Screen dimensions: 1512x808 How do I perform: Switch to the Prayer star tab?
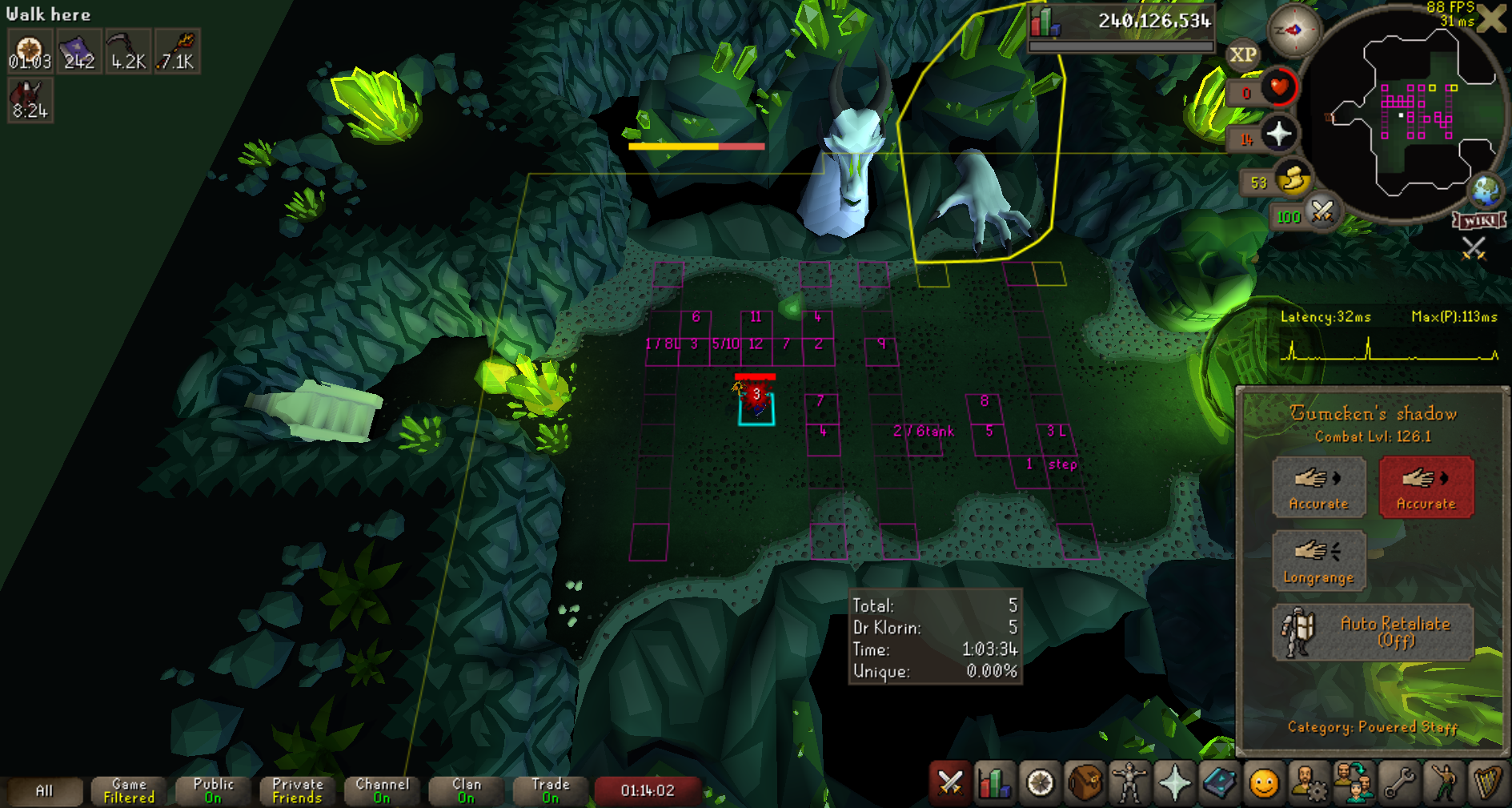point(1174,782)
